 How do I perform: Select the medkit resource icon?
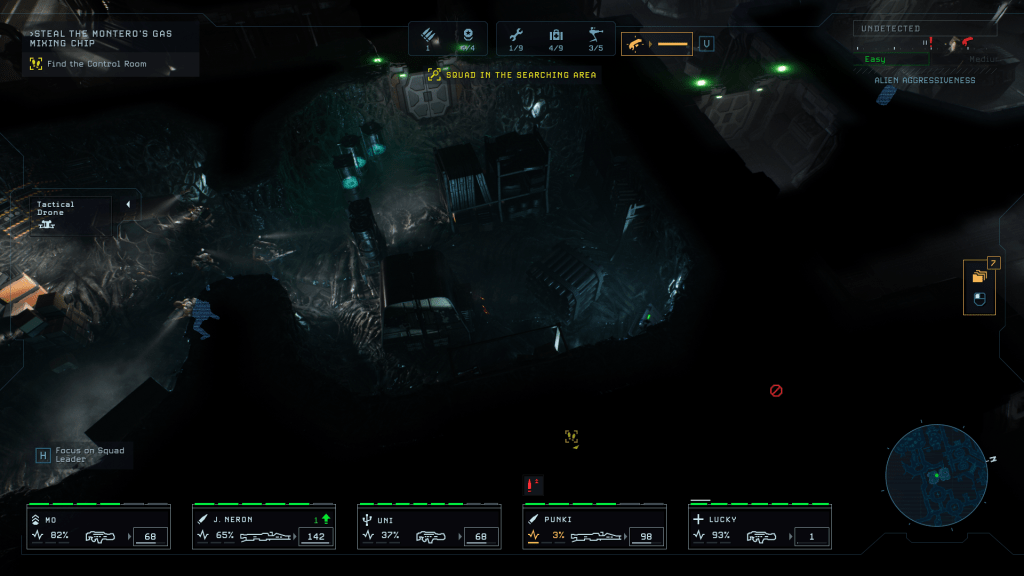point(556,37)
